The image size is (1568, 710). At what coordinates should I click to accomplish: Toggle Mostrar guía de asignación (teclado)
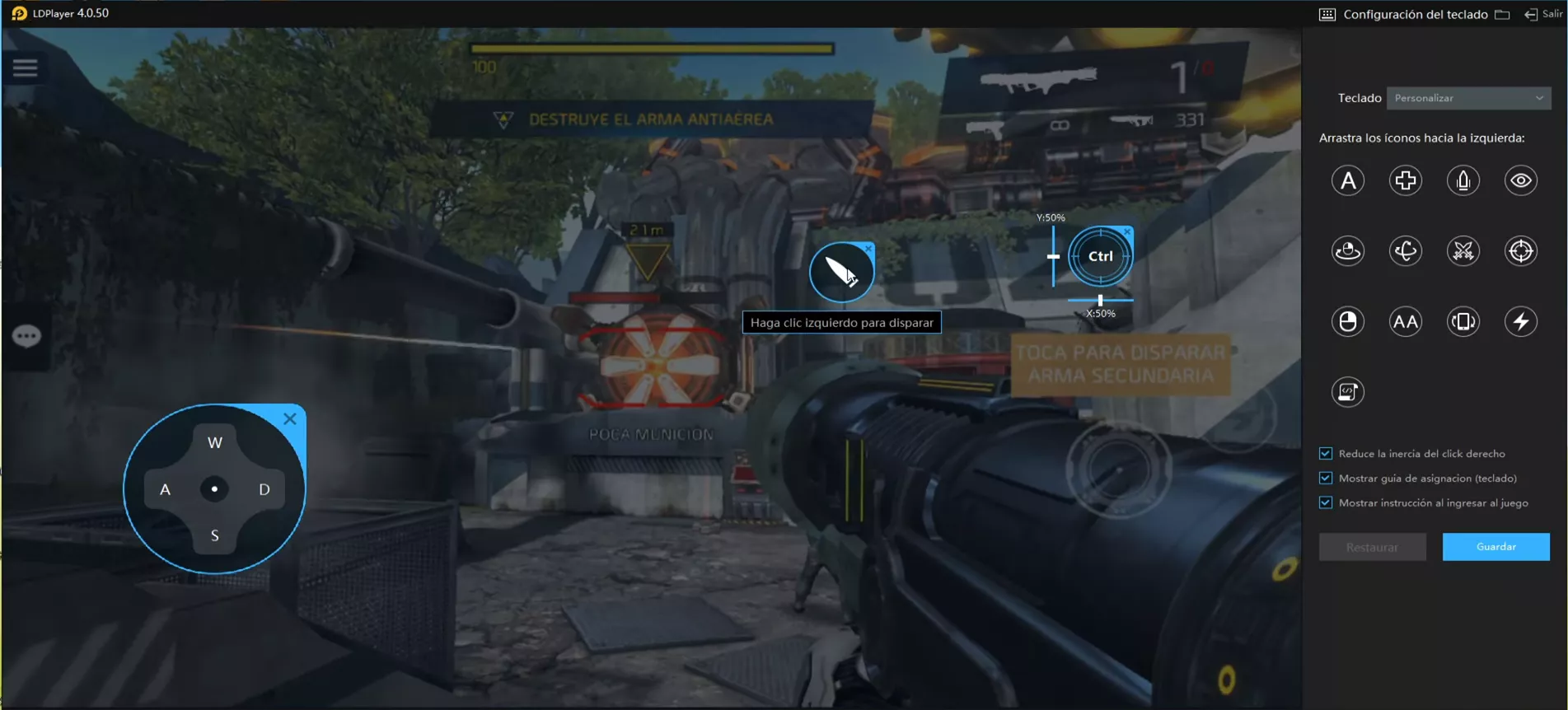tap(1326, 479)
